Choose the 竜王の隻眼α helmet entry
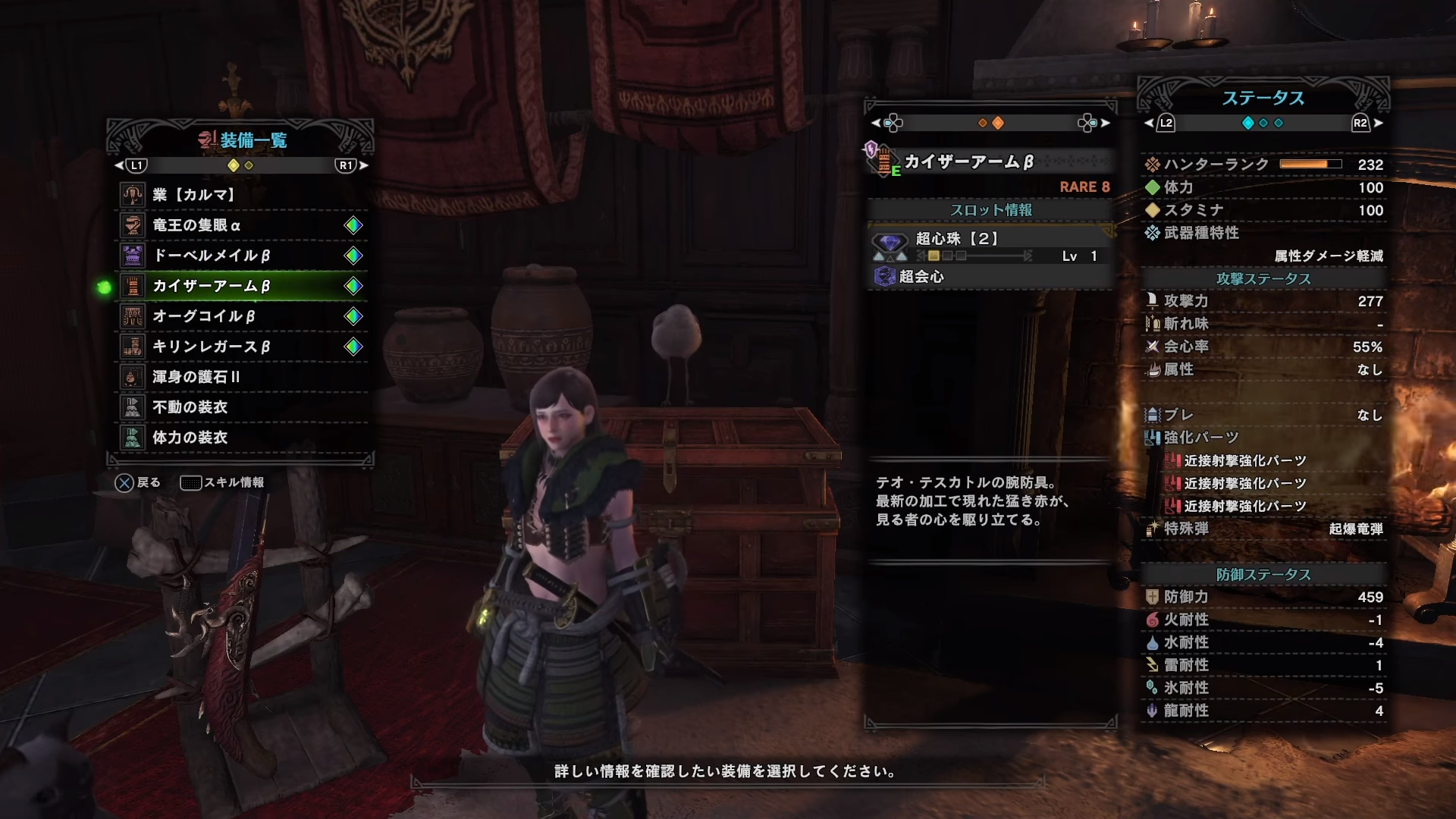The image size is (1456, 819). tap(241, 225)
